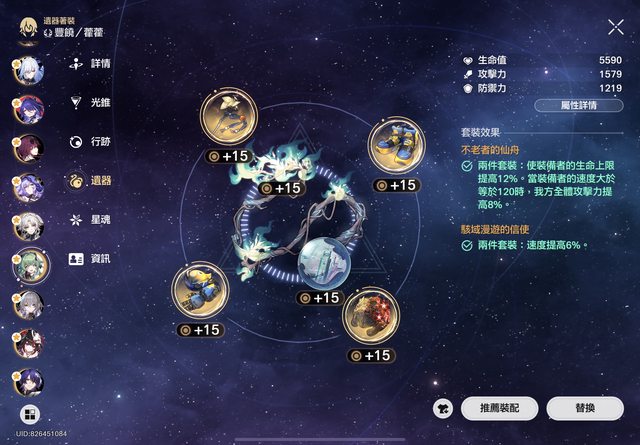Viewport: 640px width, 445px height.
Task: Open the 光錐 light cone tab
Action: click(x=90, y=102)
